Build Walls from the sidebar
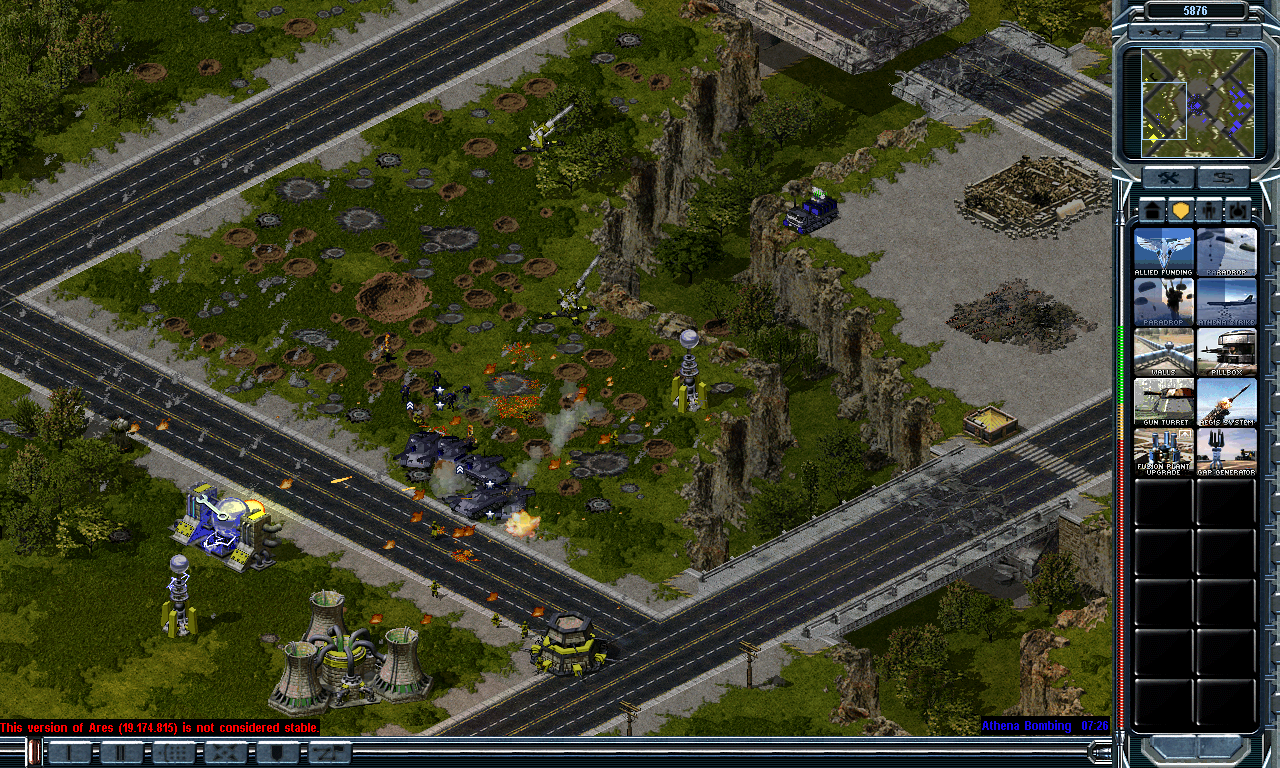1280x768 pixels. (x=1164, y=352)
